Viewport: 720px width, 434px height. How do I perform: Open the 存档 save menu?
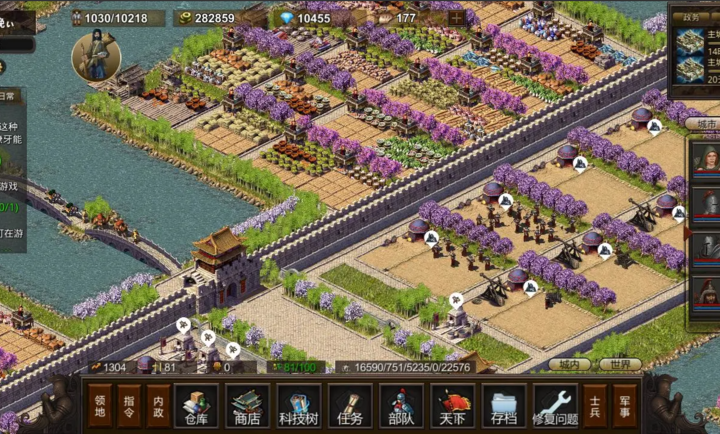504,406
